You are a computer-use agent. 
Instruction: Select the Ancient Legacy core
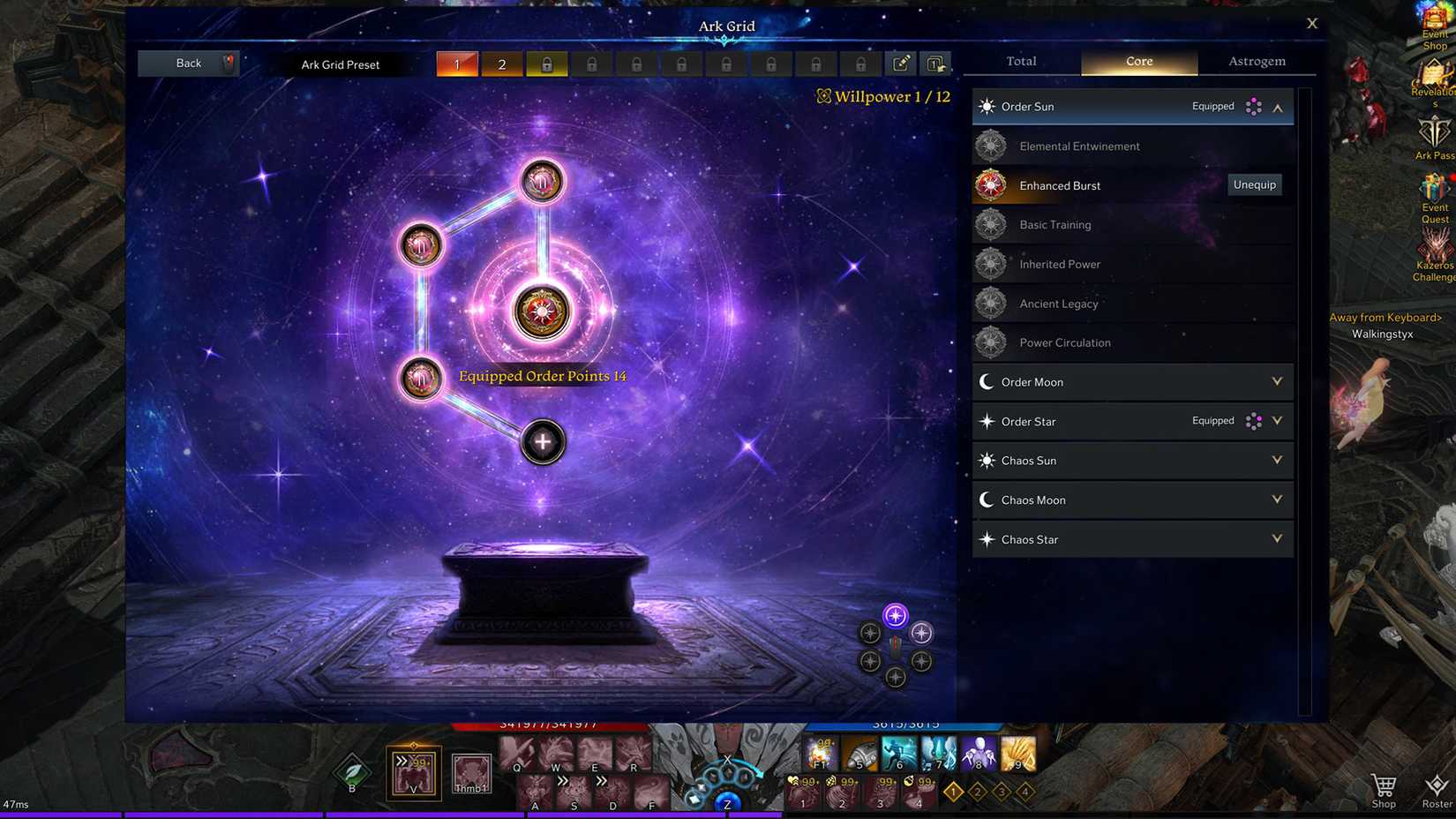(x=1058, y=304)
